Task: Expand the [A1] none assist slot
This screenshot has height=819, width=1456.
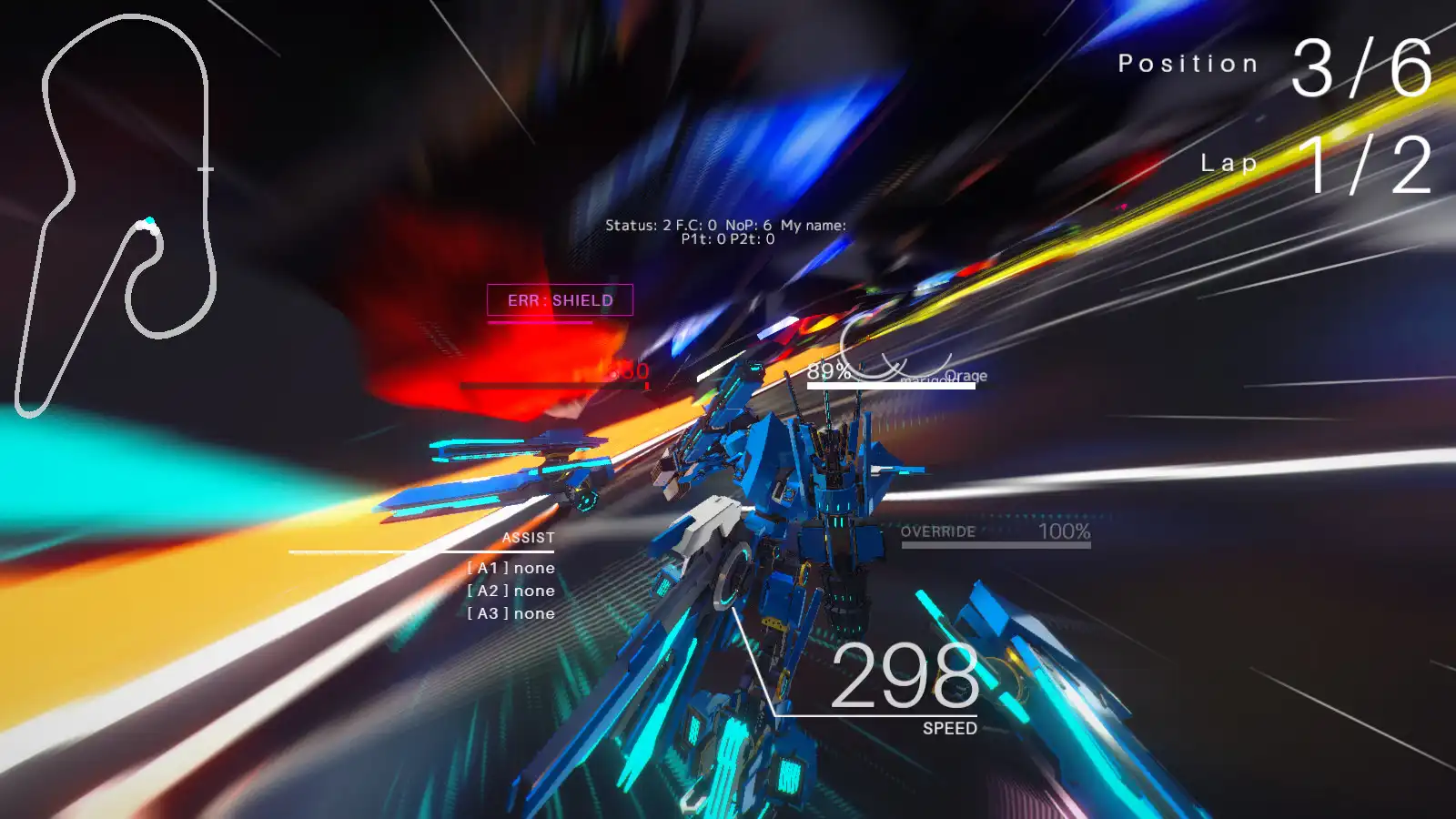Action: tap(510, 566)
